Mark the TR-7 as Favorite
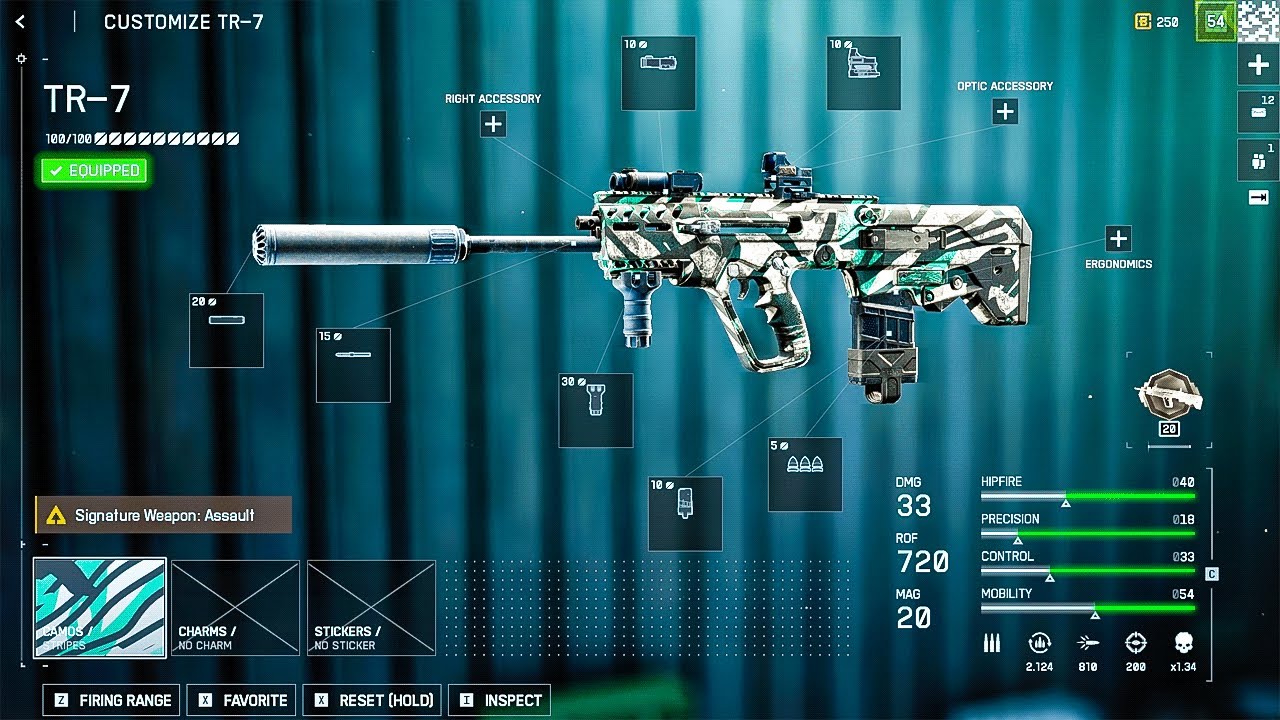Screen dimensions: 1280x720 pos(243,700)
